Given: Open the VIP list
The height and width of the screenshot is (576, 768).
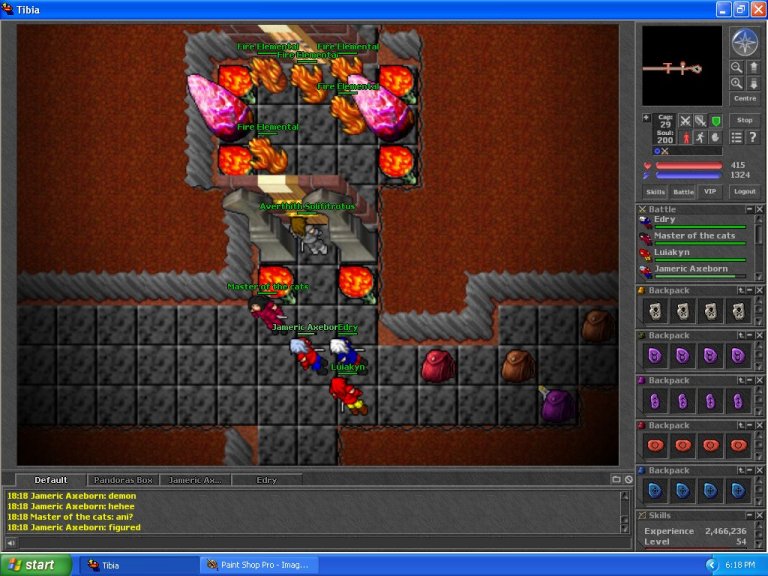Looking at the screenshot, I should click(x=709, y=191).
